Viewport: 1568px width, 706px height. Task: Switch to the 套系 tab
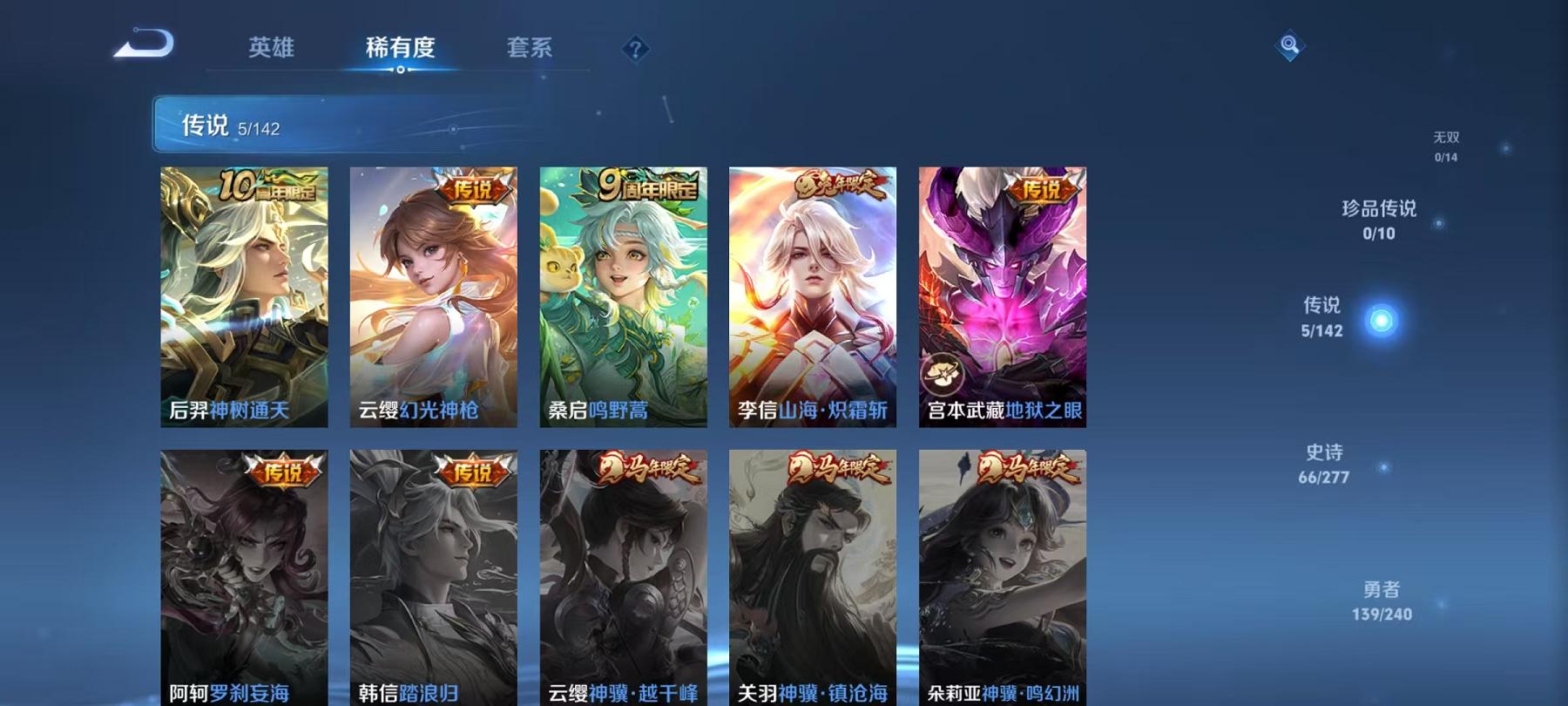(531, 48)
